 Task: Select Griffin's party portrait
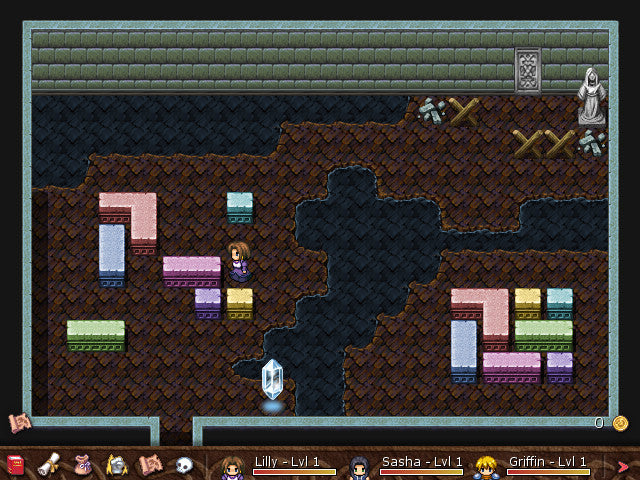[x=487, y=466]
